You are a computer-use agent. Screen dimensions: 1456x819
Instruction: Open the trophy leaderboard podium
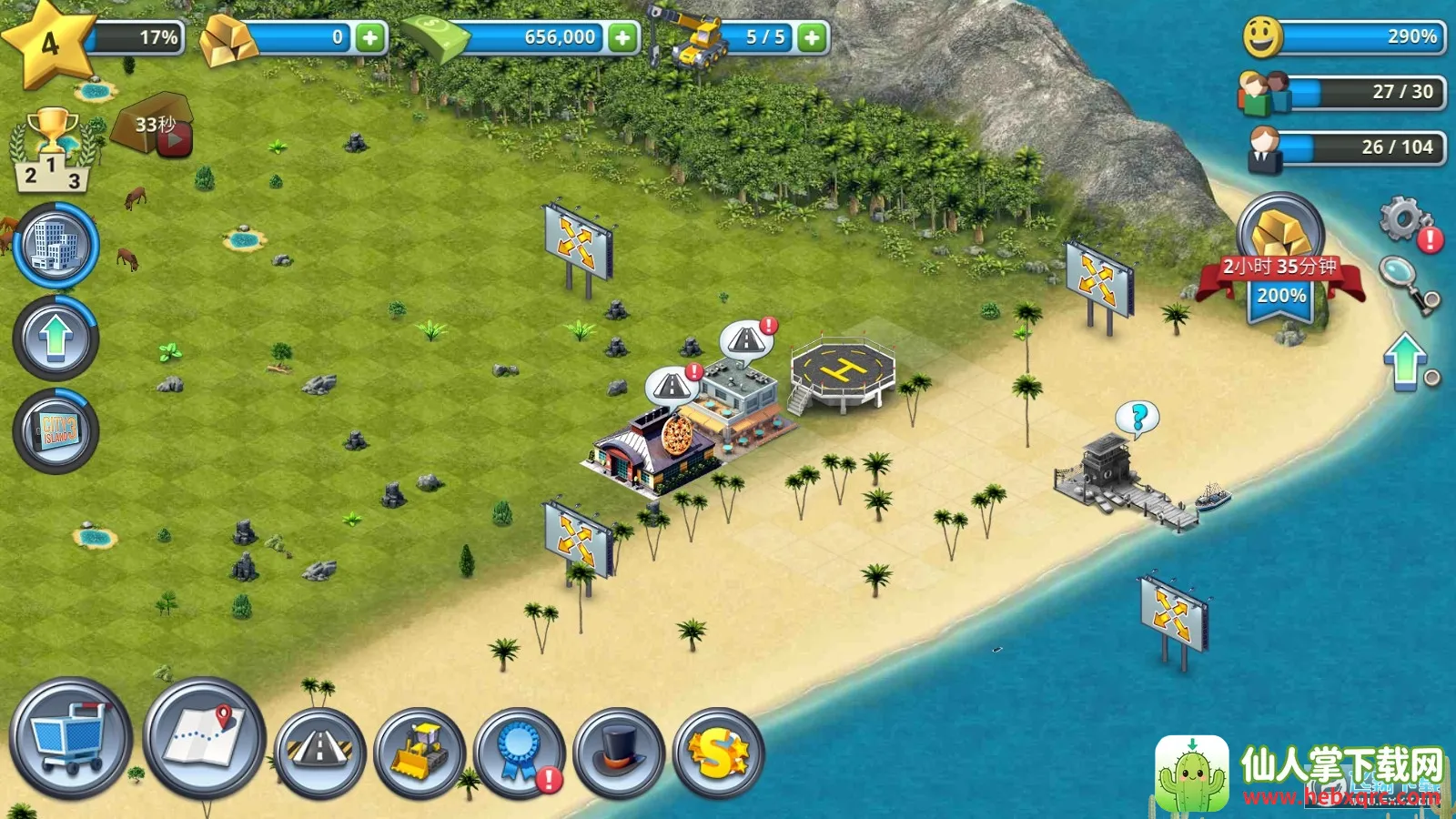coord(52,150)
